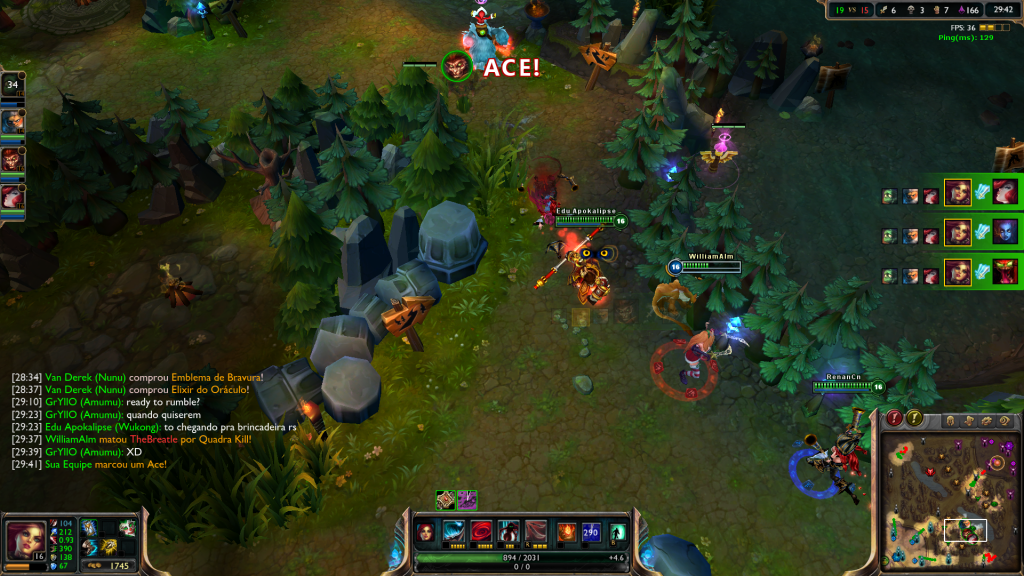This screenshot has width=1024, height=576.
Task: Select the white mask item slot
Action: click(x=127, y=528)
